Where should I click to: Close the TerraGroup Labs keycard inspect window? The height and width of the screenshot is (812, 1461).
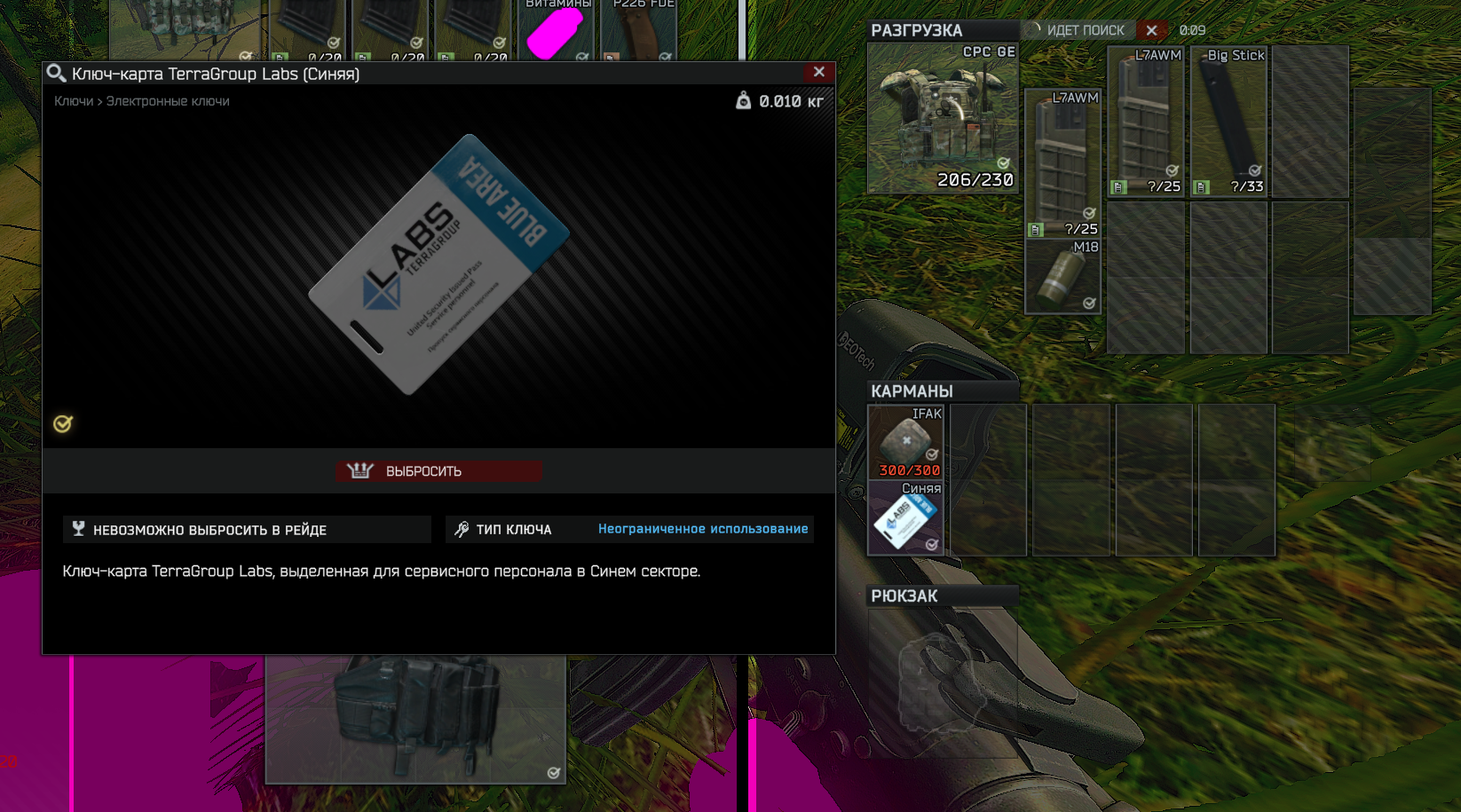point(818,73)
